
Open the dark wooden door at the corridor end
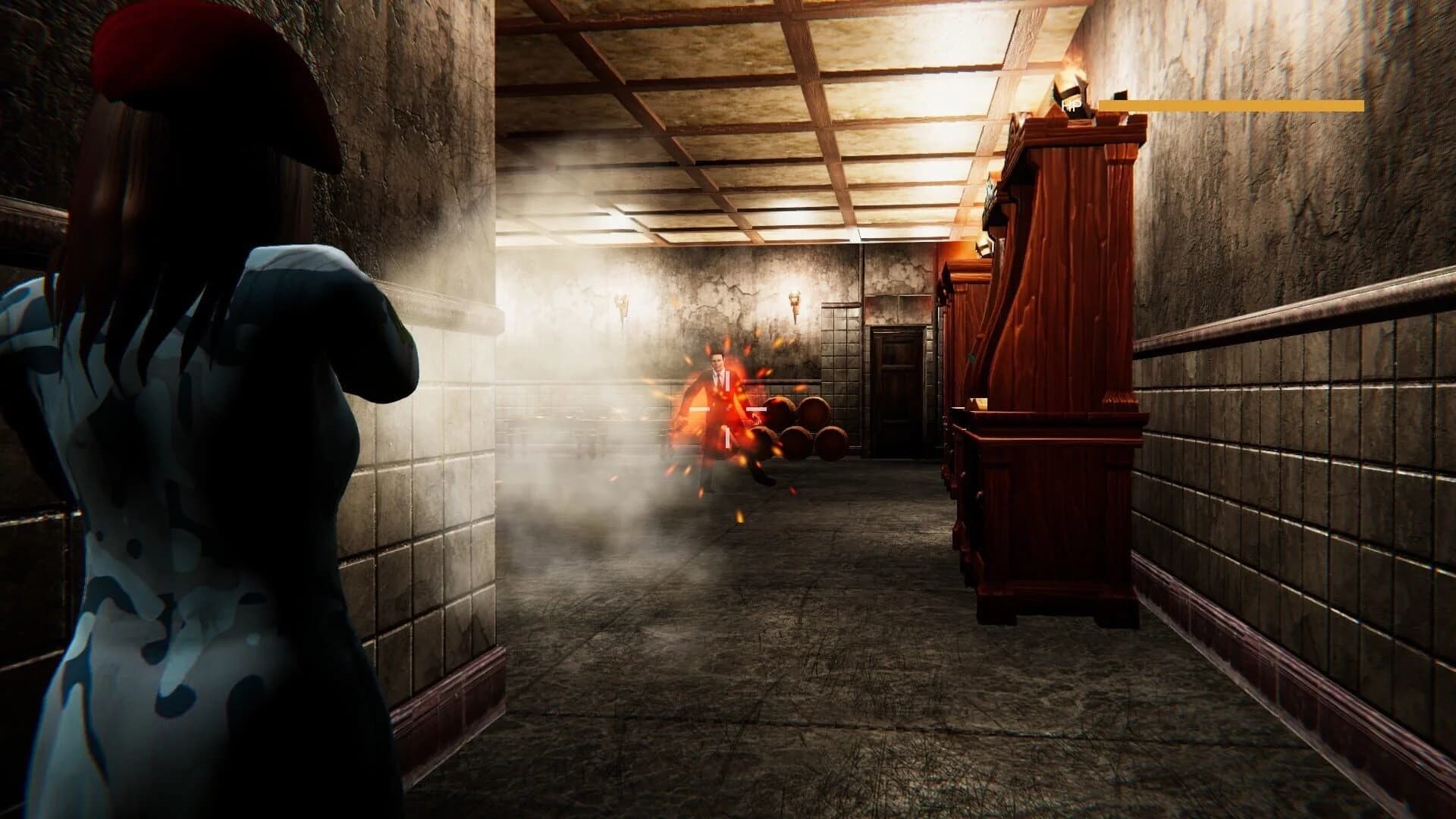(899, 387)
